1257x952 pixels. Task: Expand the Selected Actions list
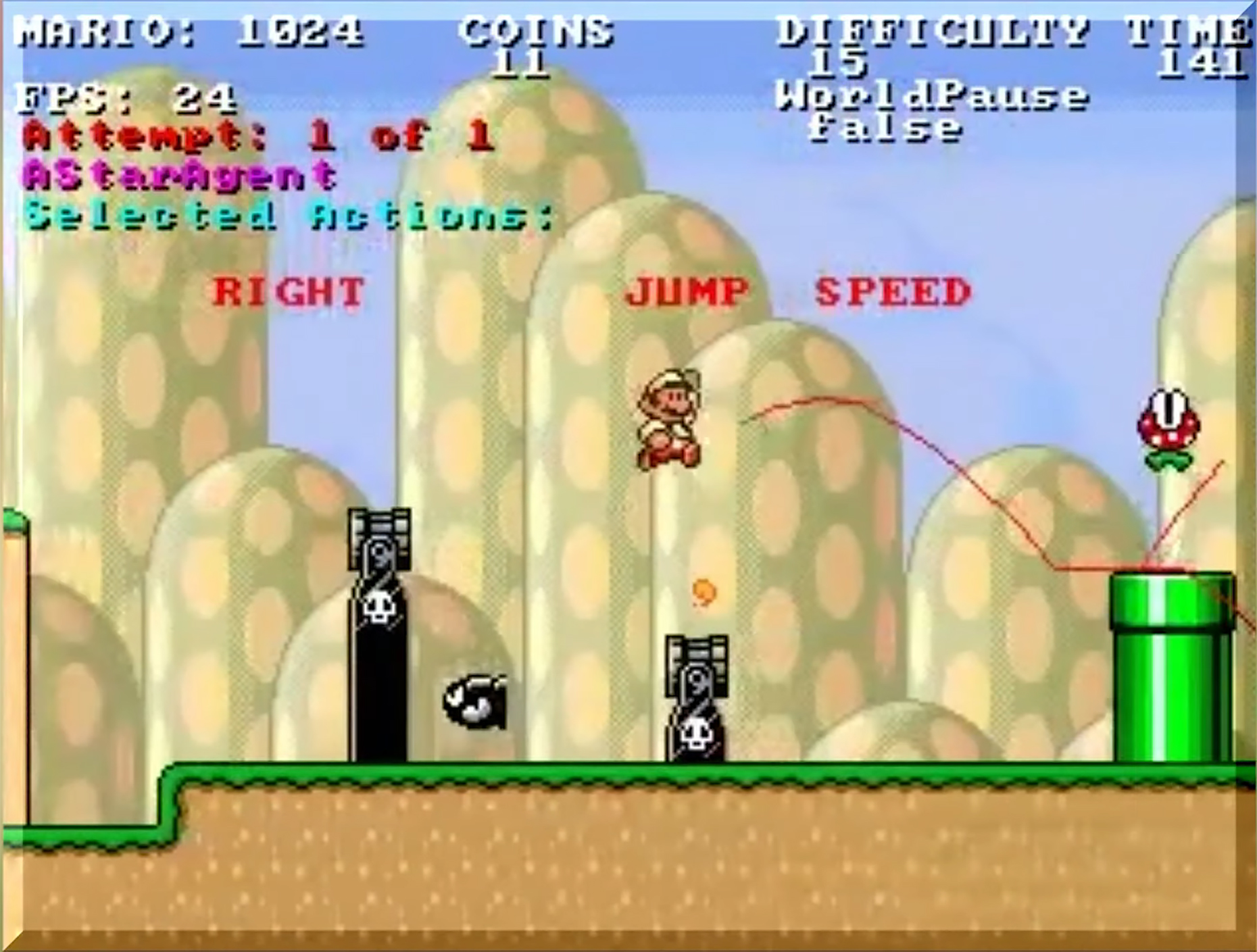284,215
